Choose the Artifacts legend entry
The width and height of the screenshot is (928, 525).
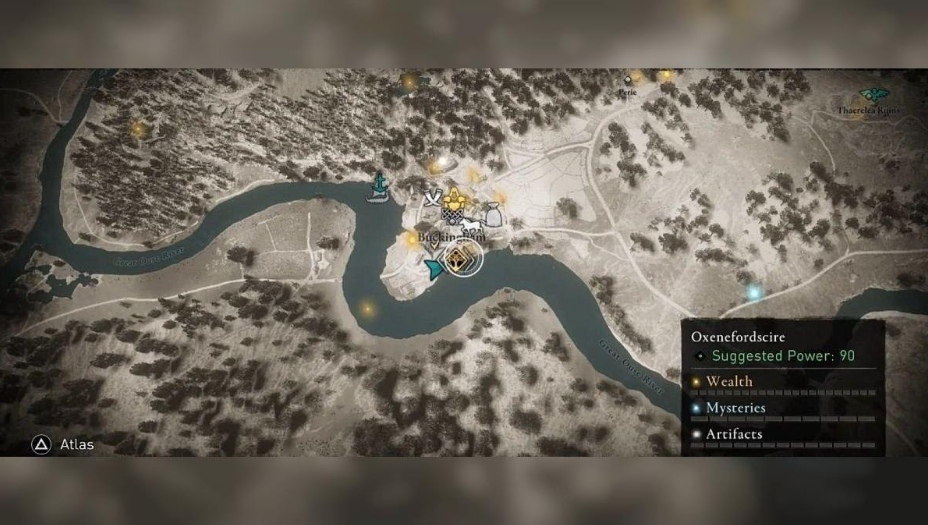point(734,434)
